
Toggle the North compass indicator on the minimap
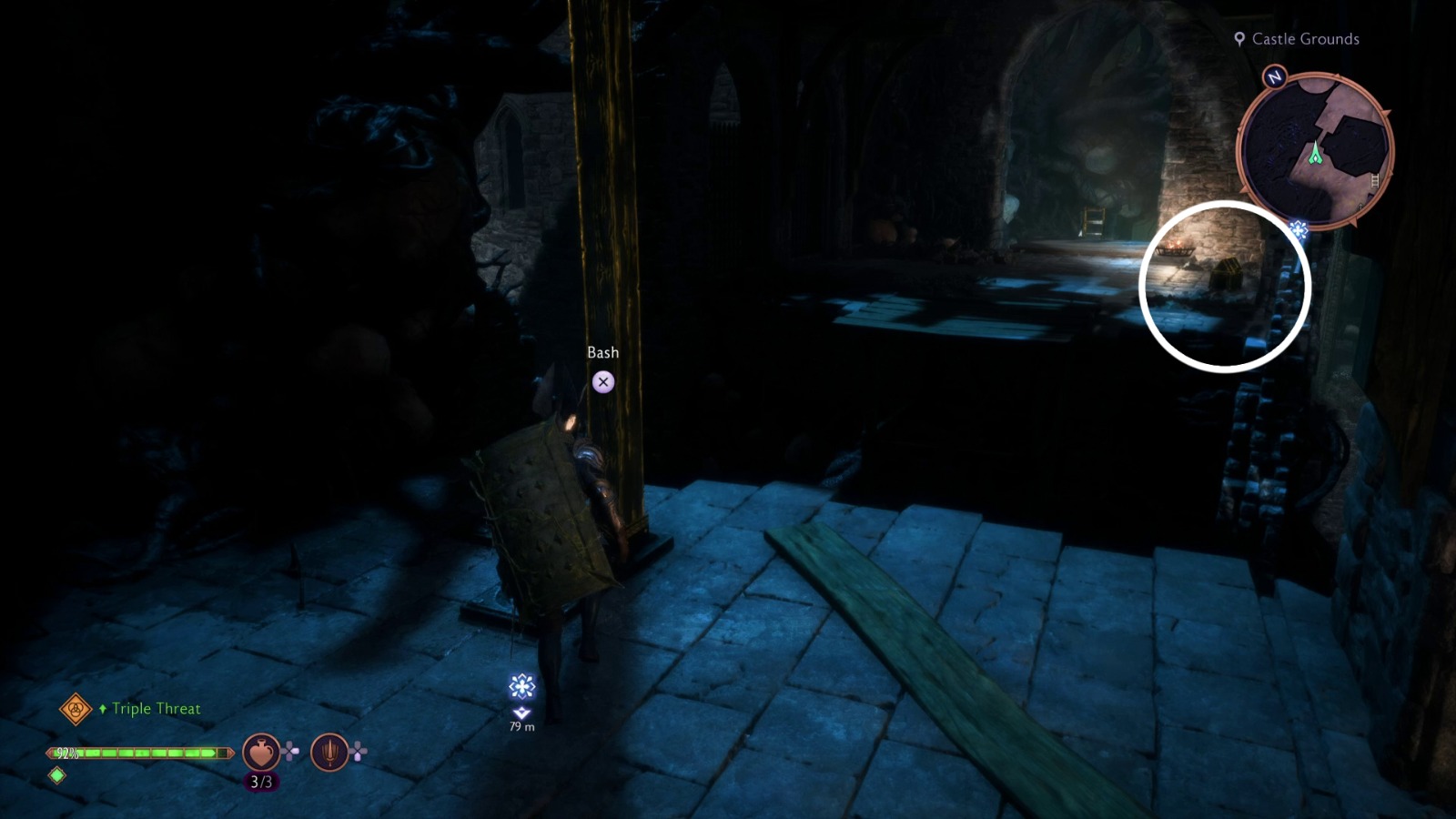click(x=1273, y=77)
